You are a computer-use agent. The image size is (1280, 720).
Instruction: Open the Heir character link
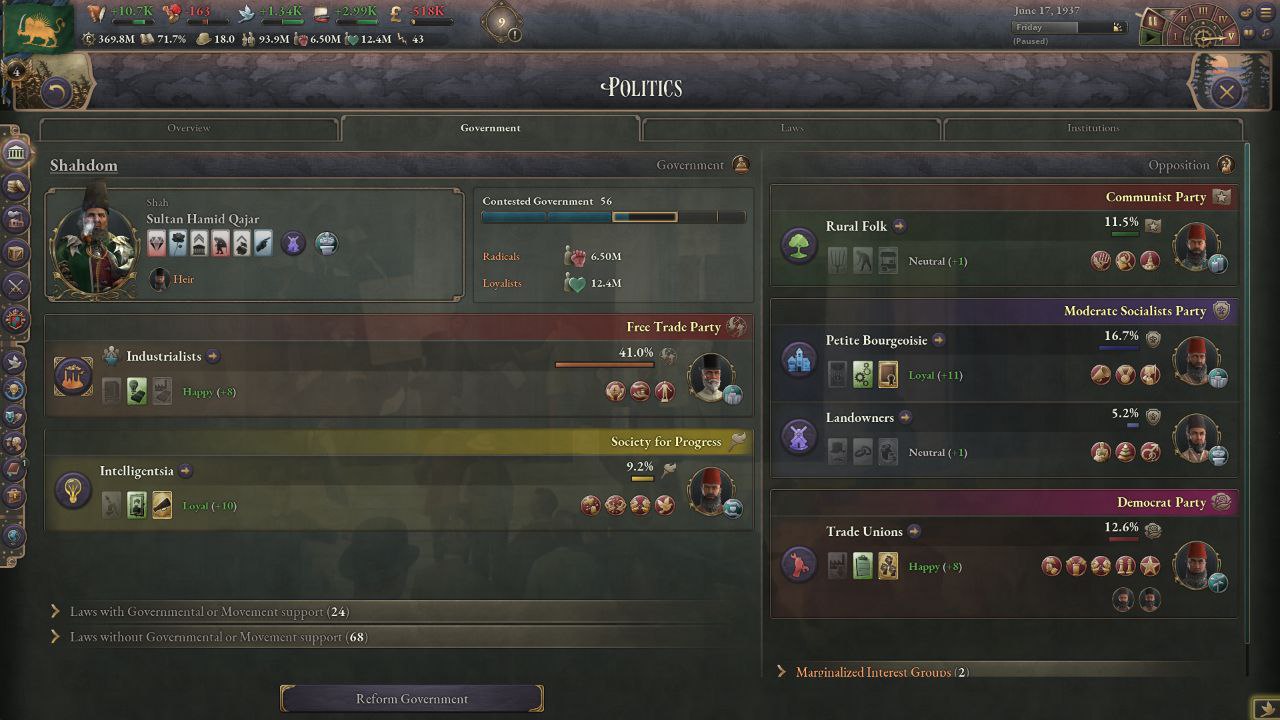tap(183, 279)
